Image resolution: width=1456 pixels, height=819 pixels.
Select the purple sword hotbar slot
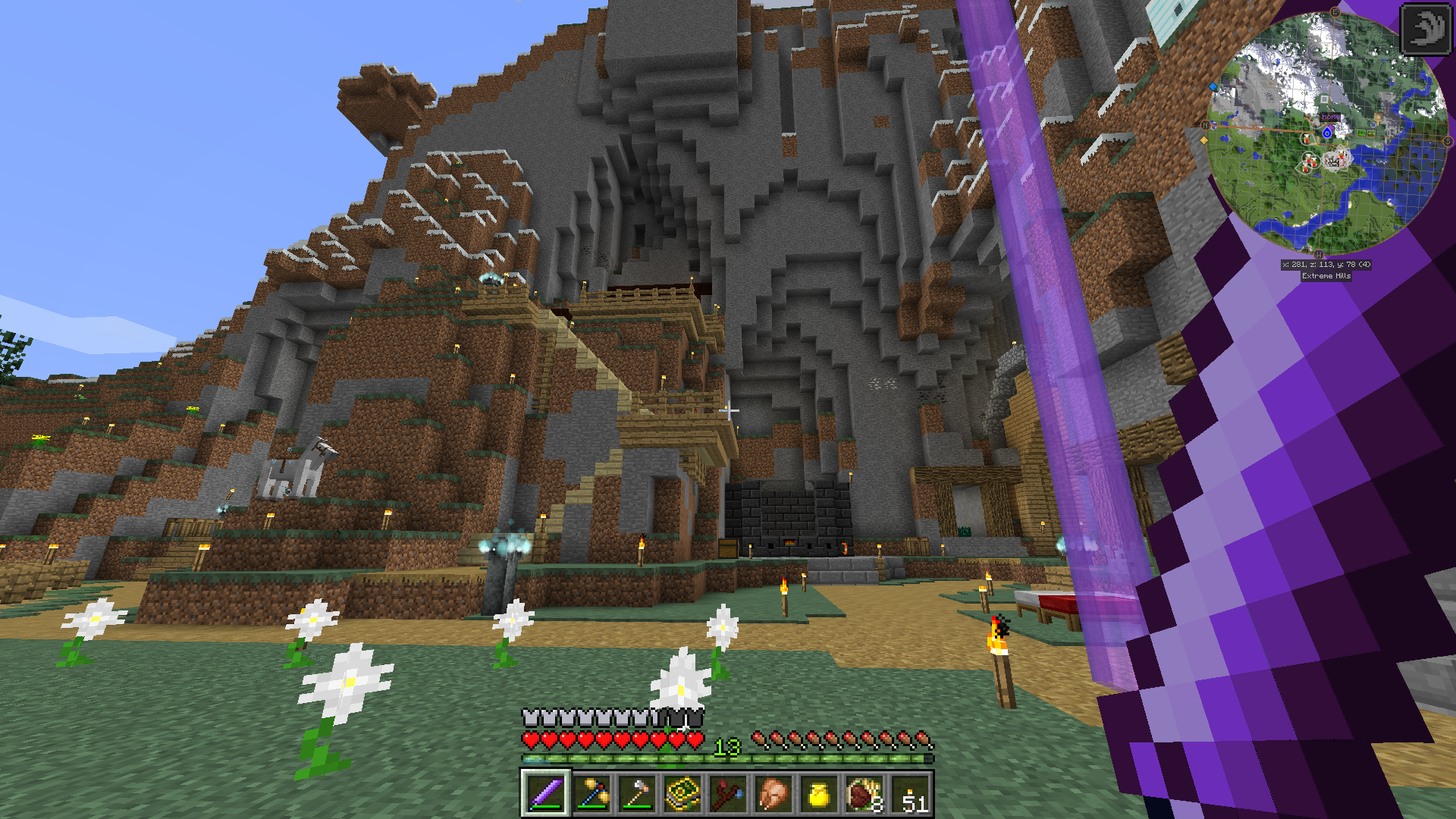(545, 794)
